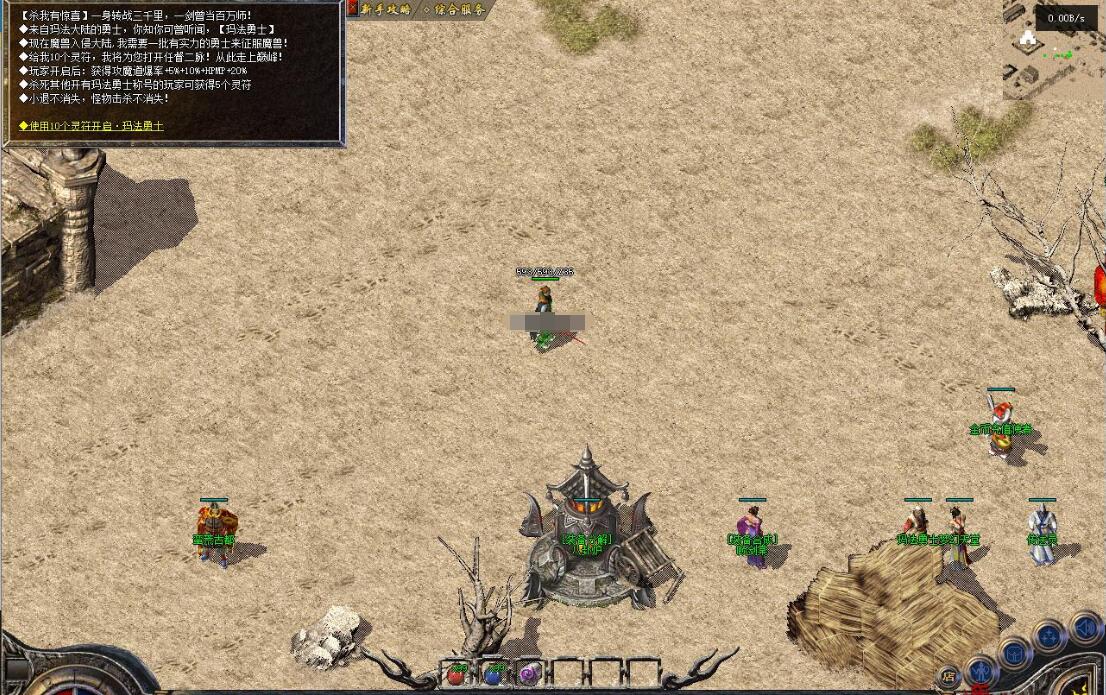The width and height of the screenshot is (1106, 695).
Task: Use the red health potion in hotbar
Action: (457, 674)
